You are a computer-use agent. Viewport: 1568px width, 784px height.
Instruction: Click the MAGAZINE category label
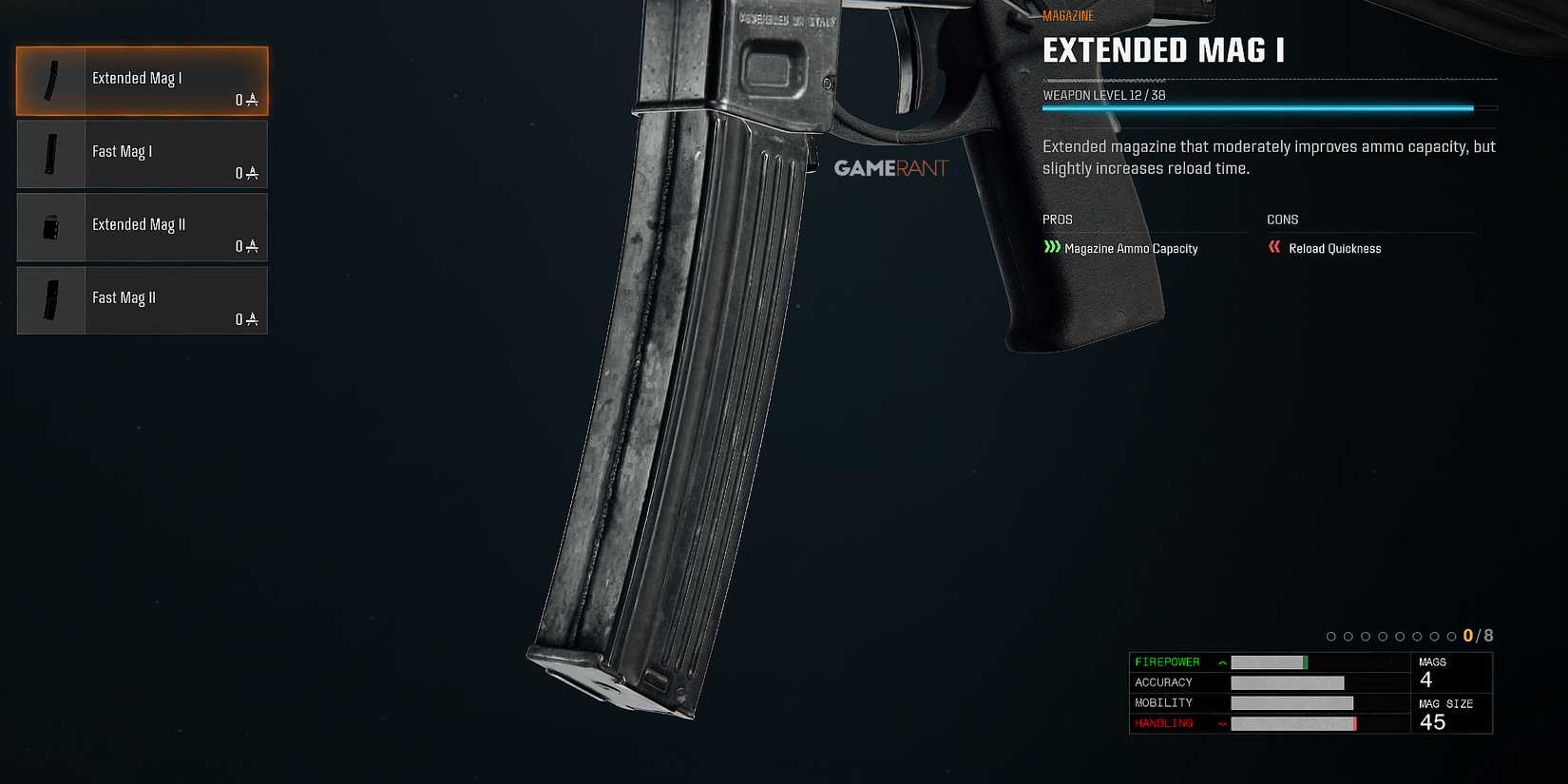coord(1067,15)
